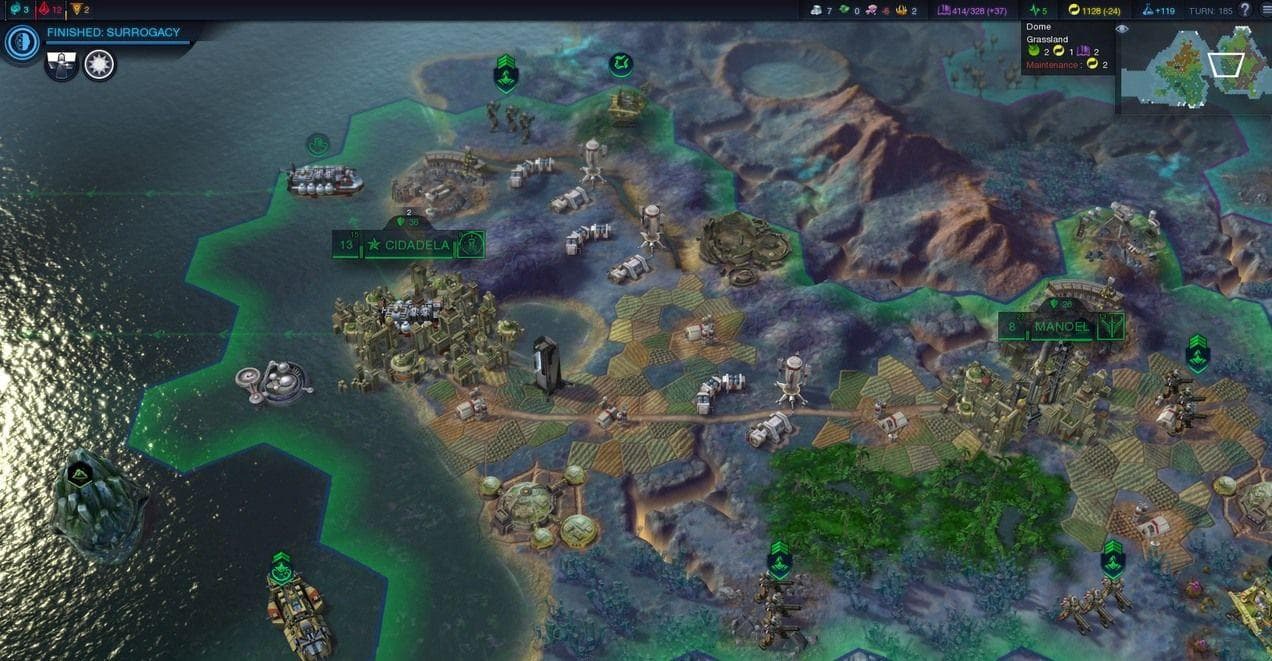Open the research panel via Surrogacy icon

[20, 41]
